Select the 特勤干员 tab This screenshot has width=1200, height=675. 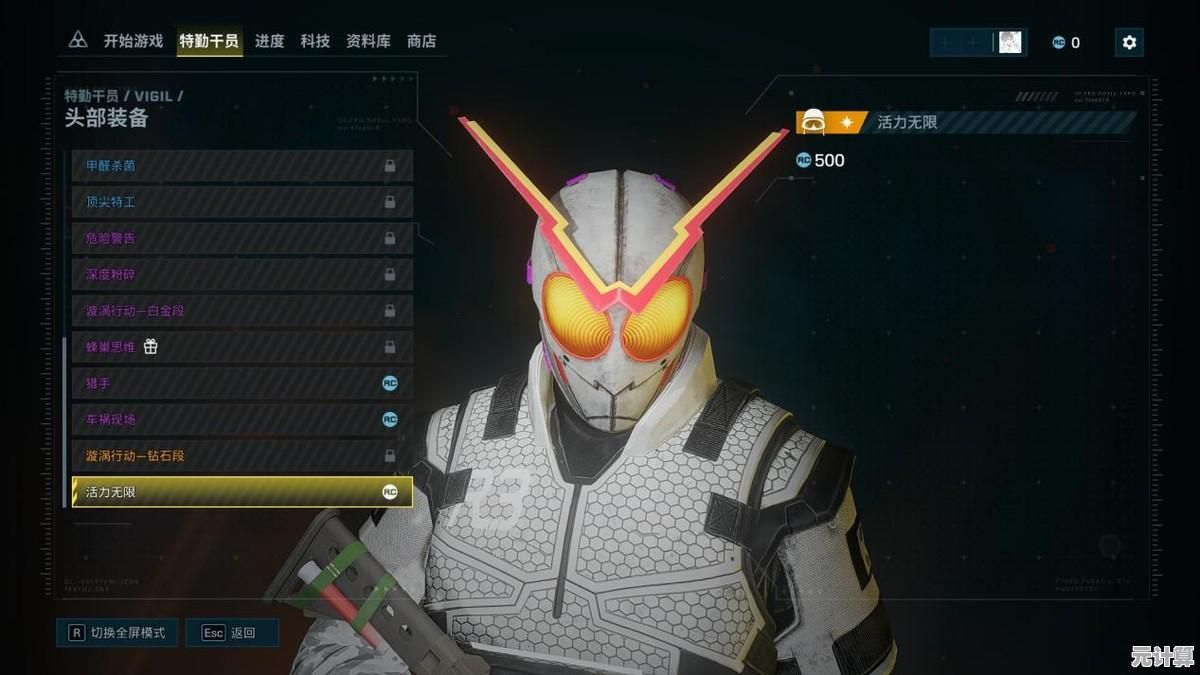(x=209, y=41)
